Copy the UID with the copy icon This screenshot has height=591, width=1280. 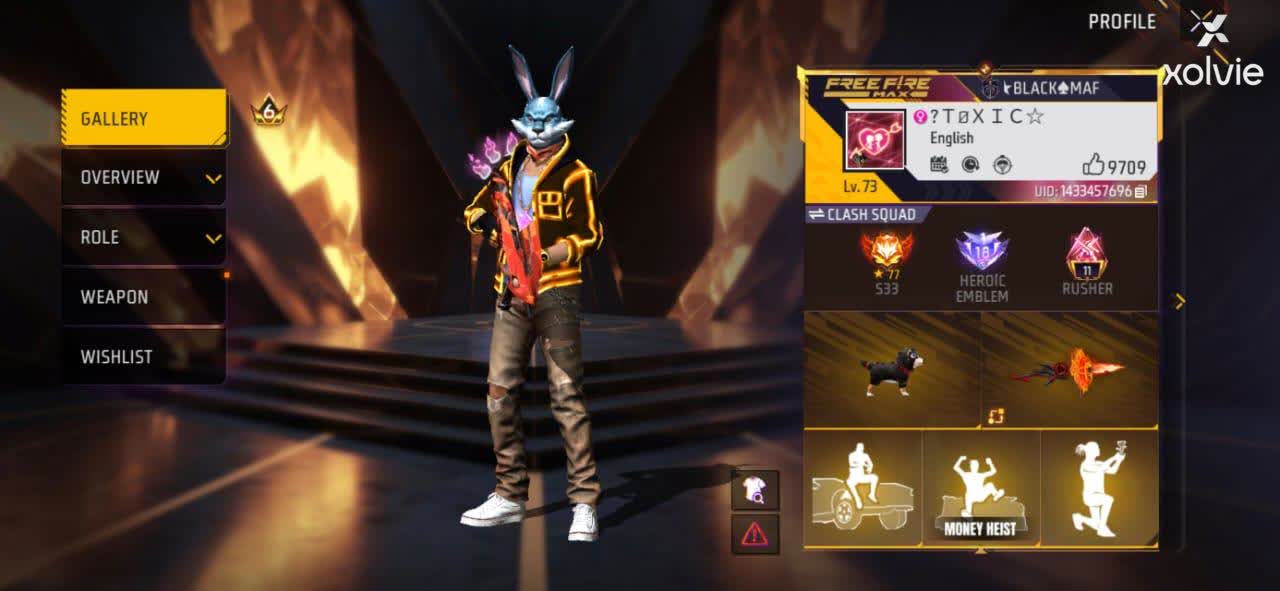[x=1141, y=191]
